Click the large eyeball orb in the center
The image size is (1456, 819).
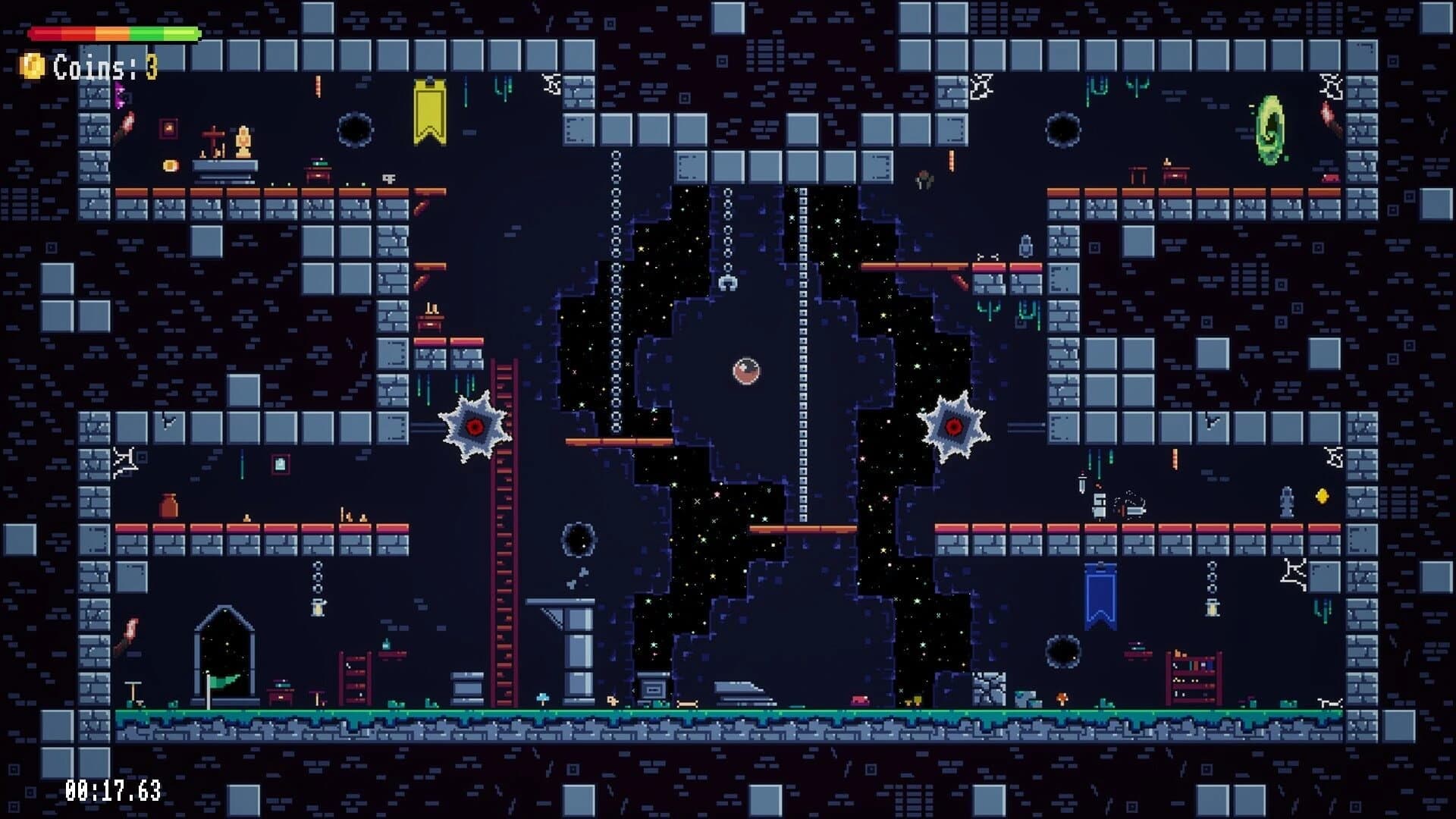pyautogui.click(x=747, y=372)
